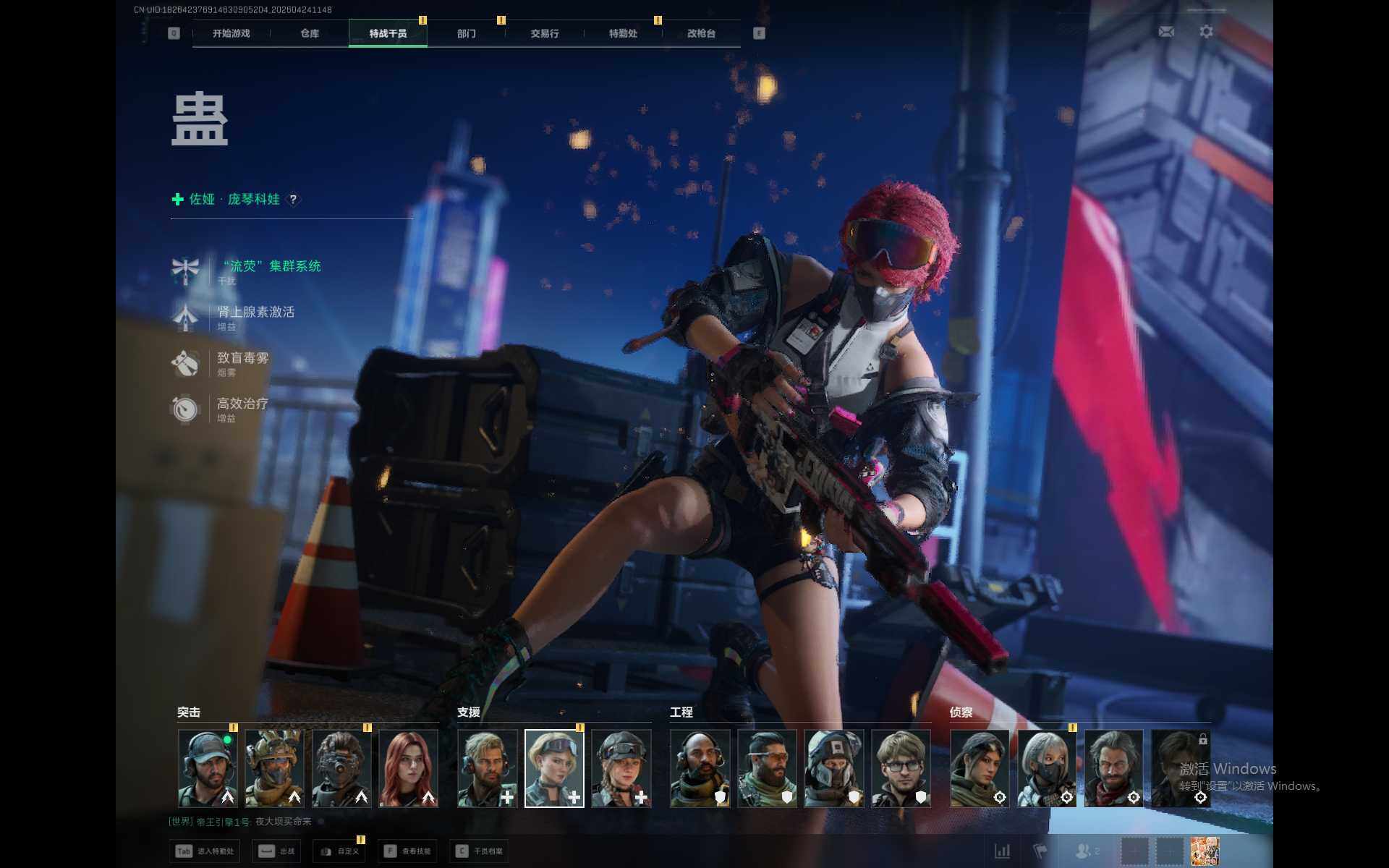
Task: Switch to the 特勤处 tab
Action: pyautogui.click(x=623, y=33)
